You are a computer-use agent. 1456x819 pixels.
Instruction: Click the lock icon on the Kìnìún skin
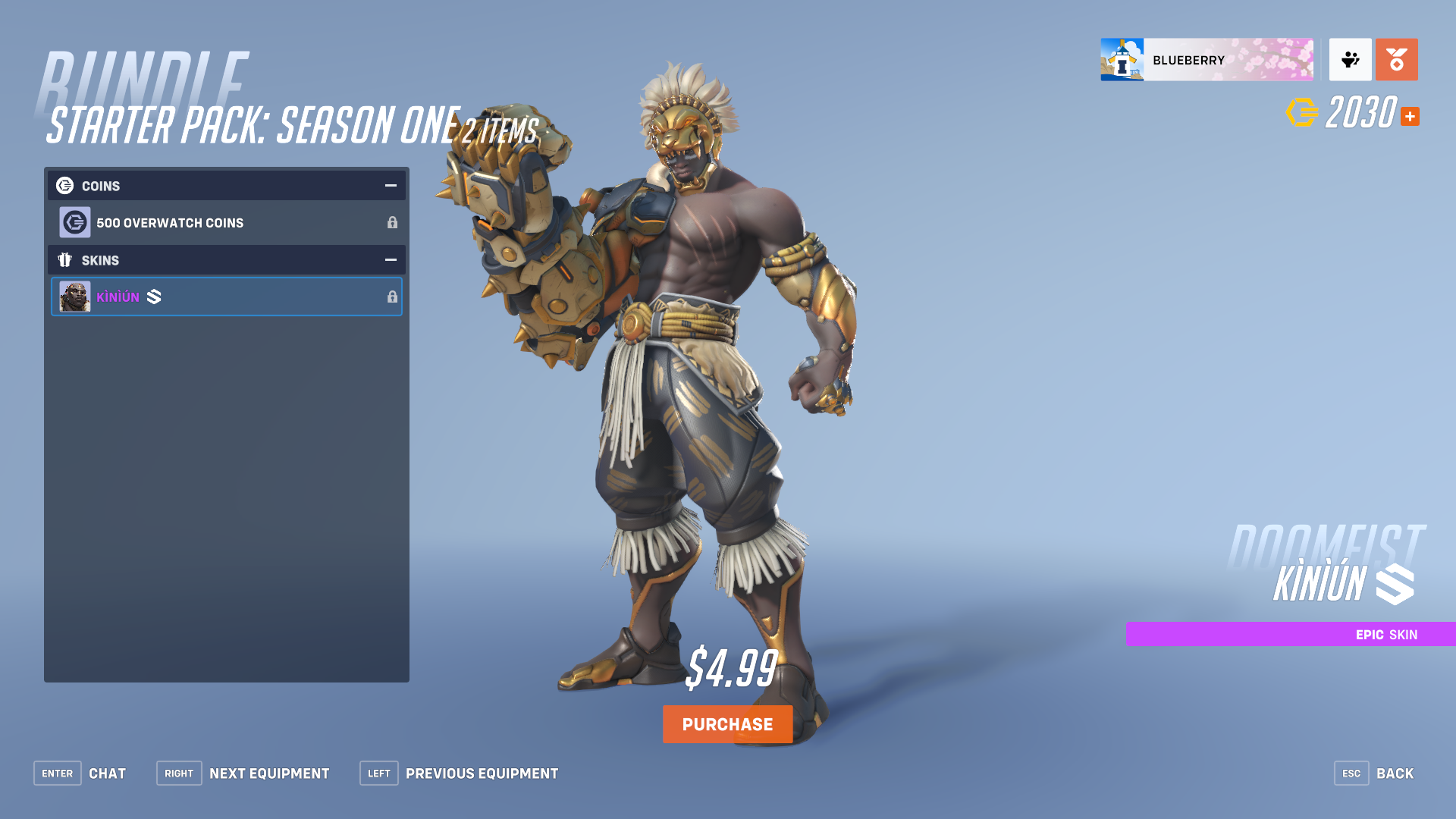point(393,297)
